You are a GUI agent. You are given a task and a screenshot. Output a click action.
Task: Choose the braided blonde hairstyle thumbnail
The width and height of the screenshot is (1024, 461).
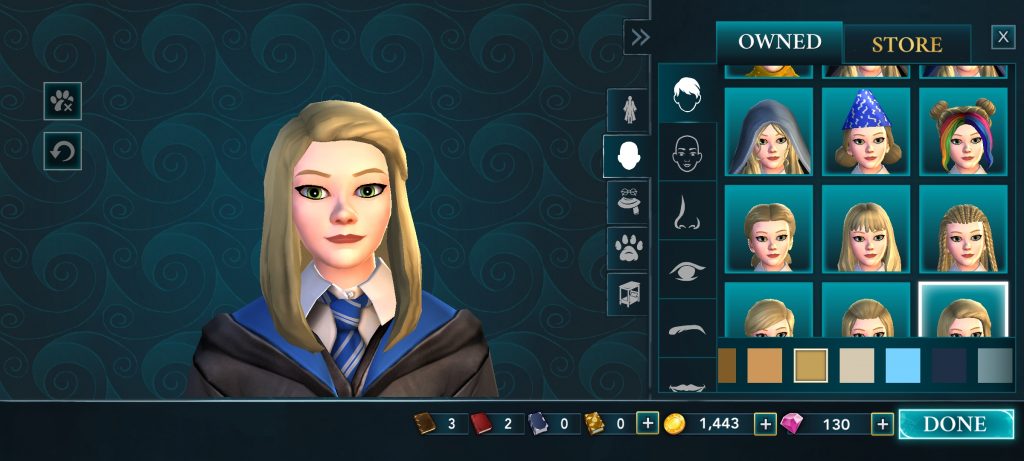(963, 229)
